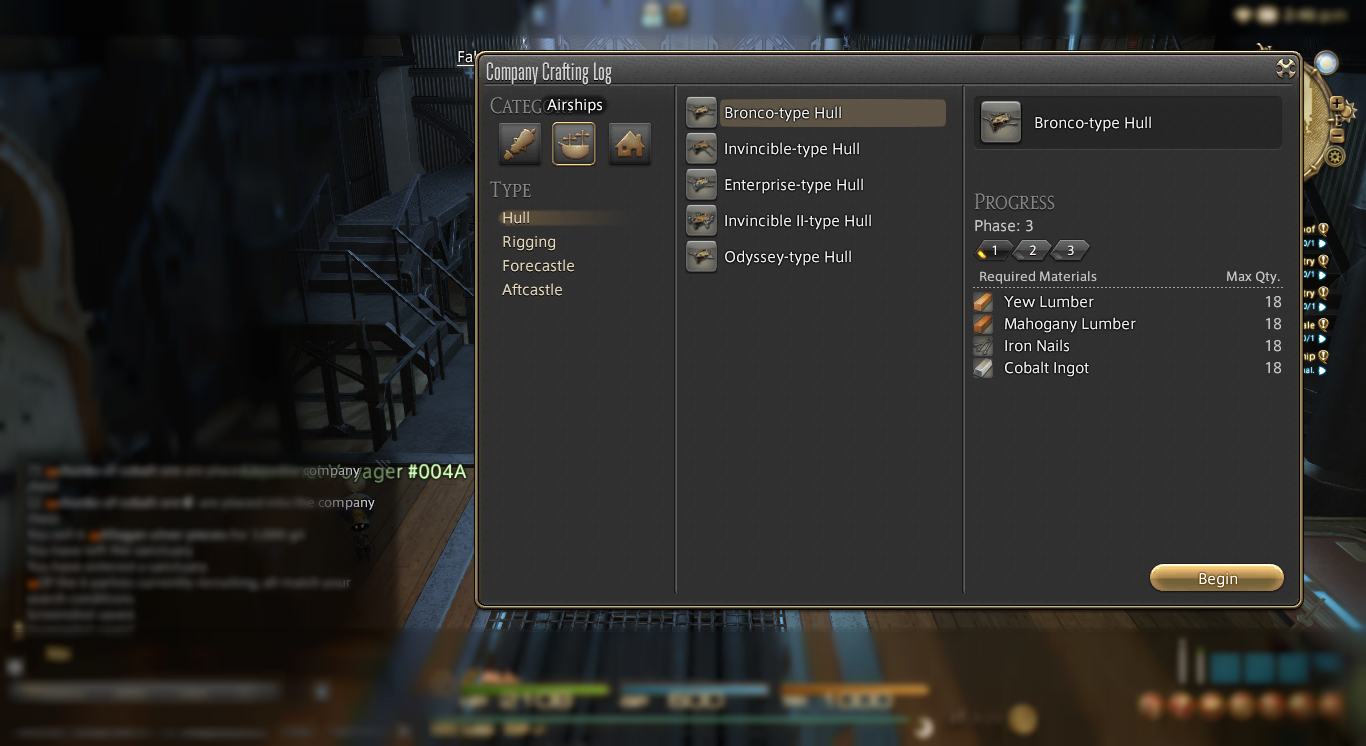Select the Odyssey-type Hull recipe
Viewport: 1366px width, 746px height.
pyautogui.click(x=787, y=257)
